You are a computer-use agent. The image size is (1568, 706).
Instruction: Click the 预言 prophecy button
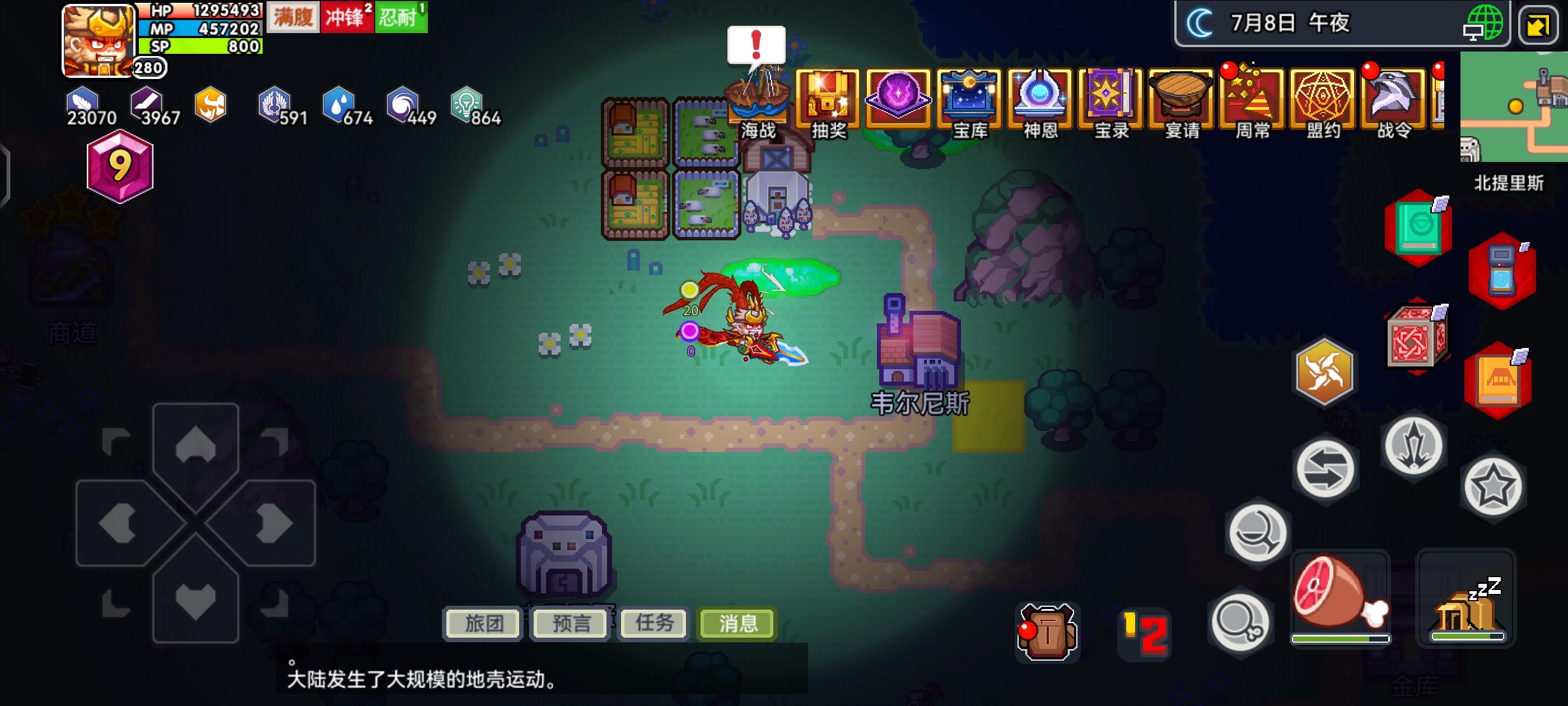click(x=568, y=623)
